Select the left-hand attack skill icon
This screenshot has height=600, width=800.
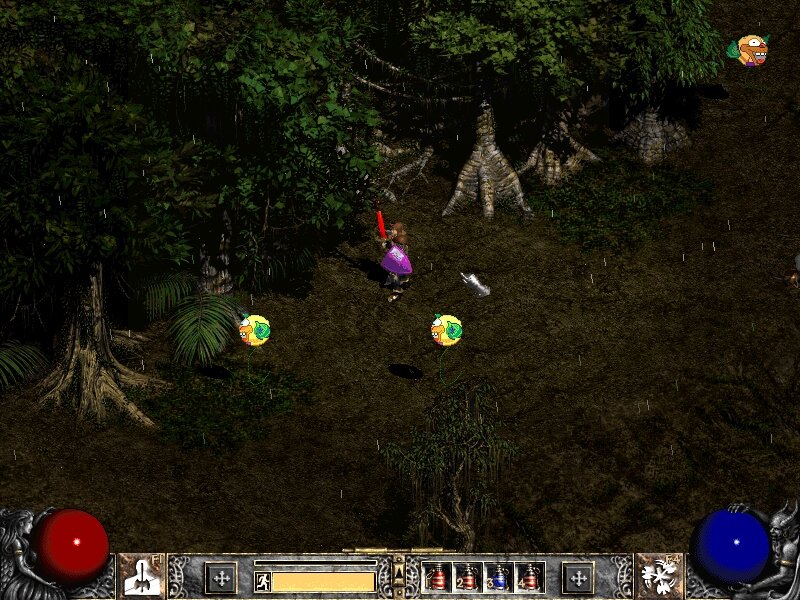142,576
